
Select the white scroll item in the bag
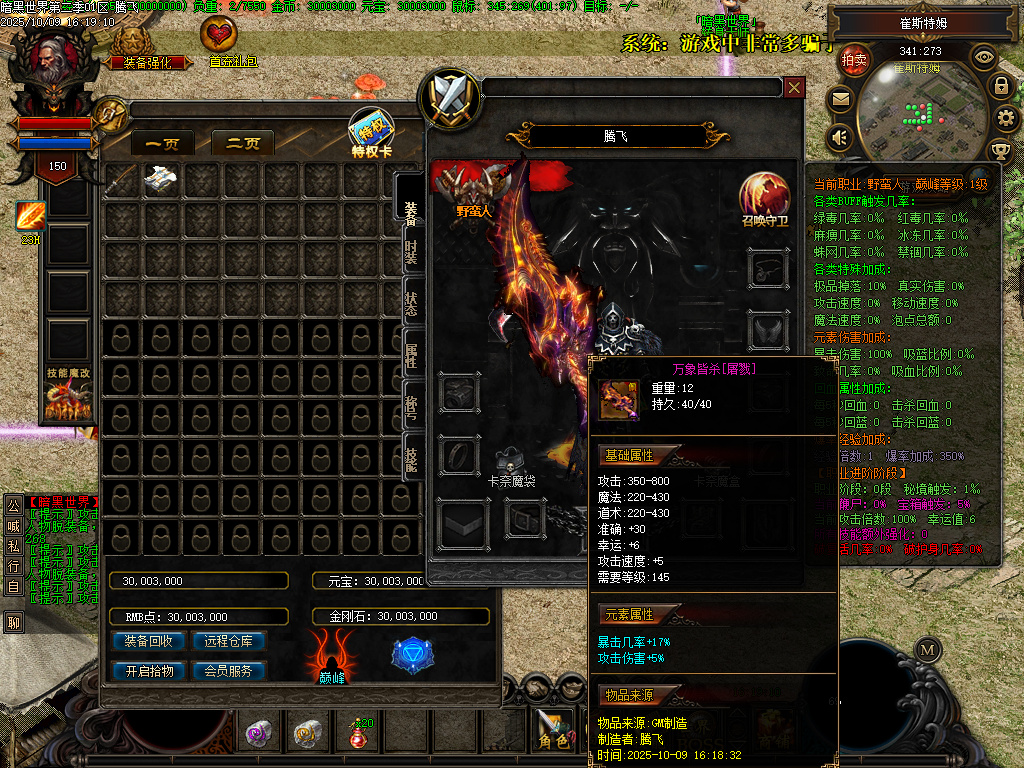pos(161,180)
